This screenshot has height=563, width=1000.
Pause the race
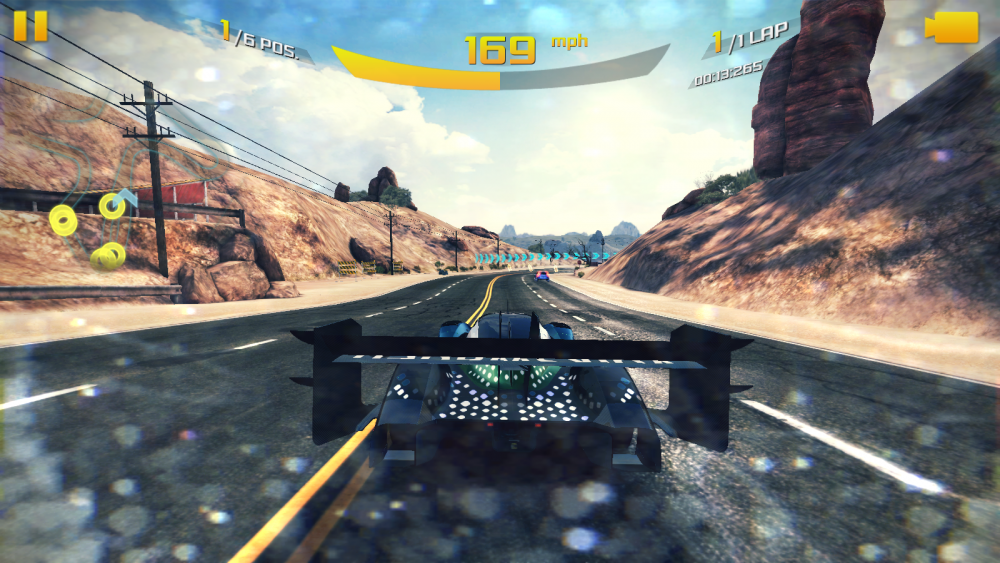click(31, 25)
